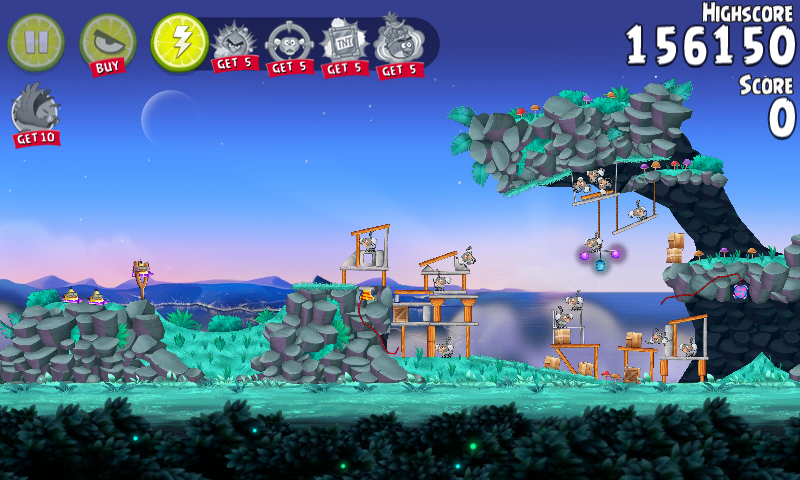This screenshot has width=800, height=480.
Task: Toggle the lightning bolt power-up bar
Action: click(x=179, y=42)
